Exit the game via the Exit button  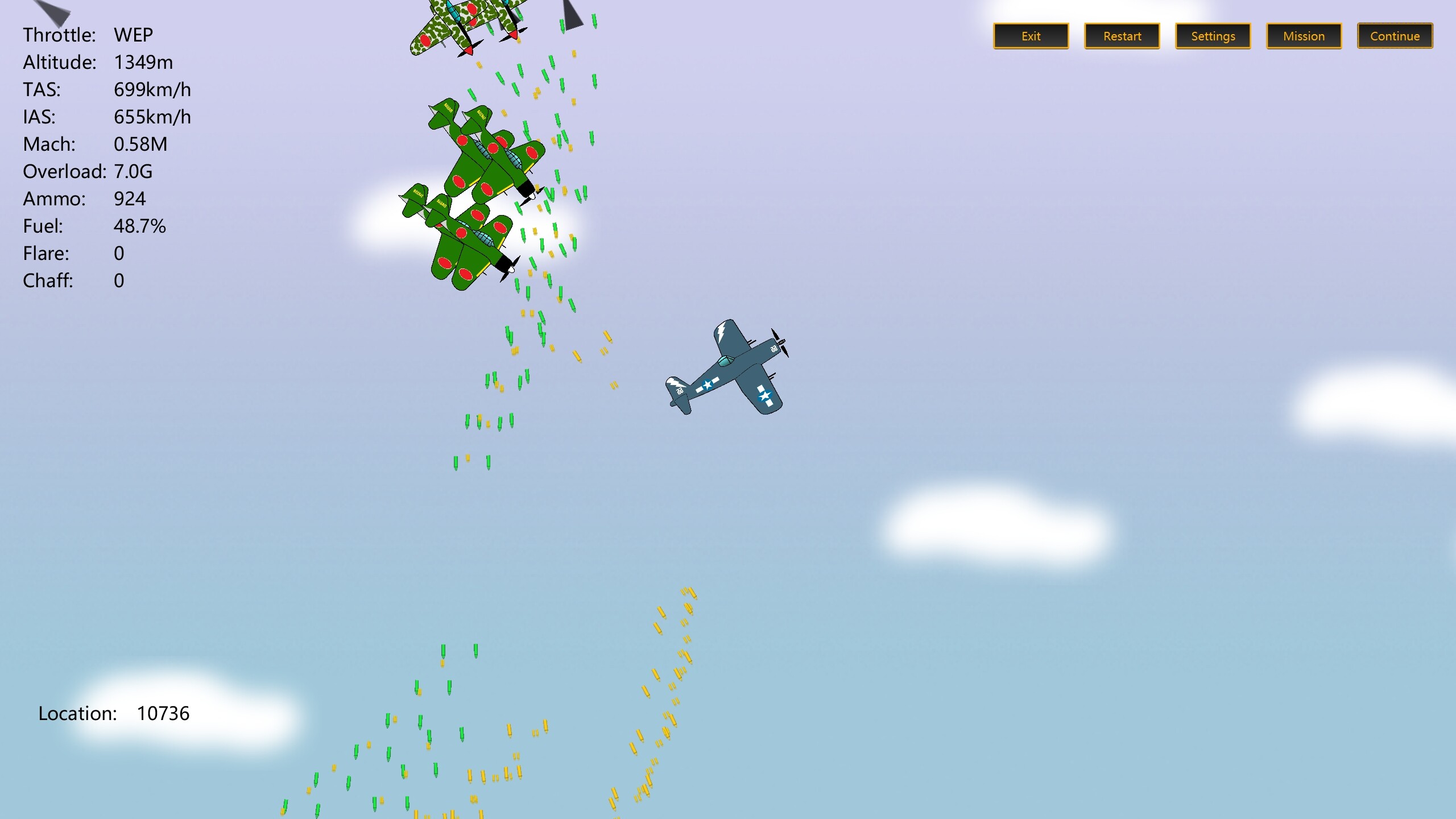[x=1031, y=36]
